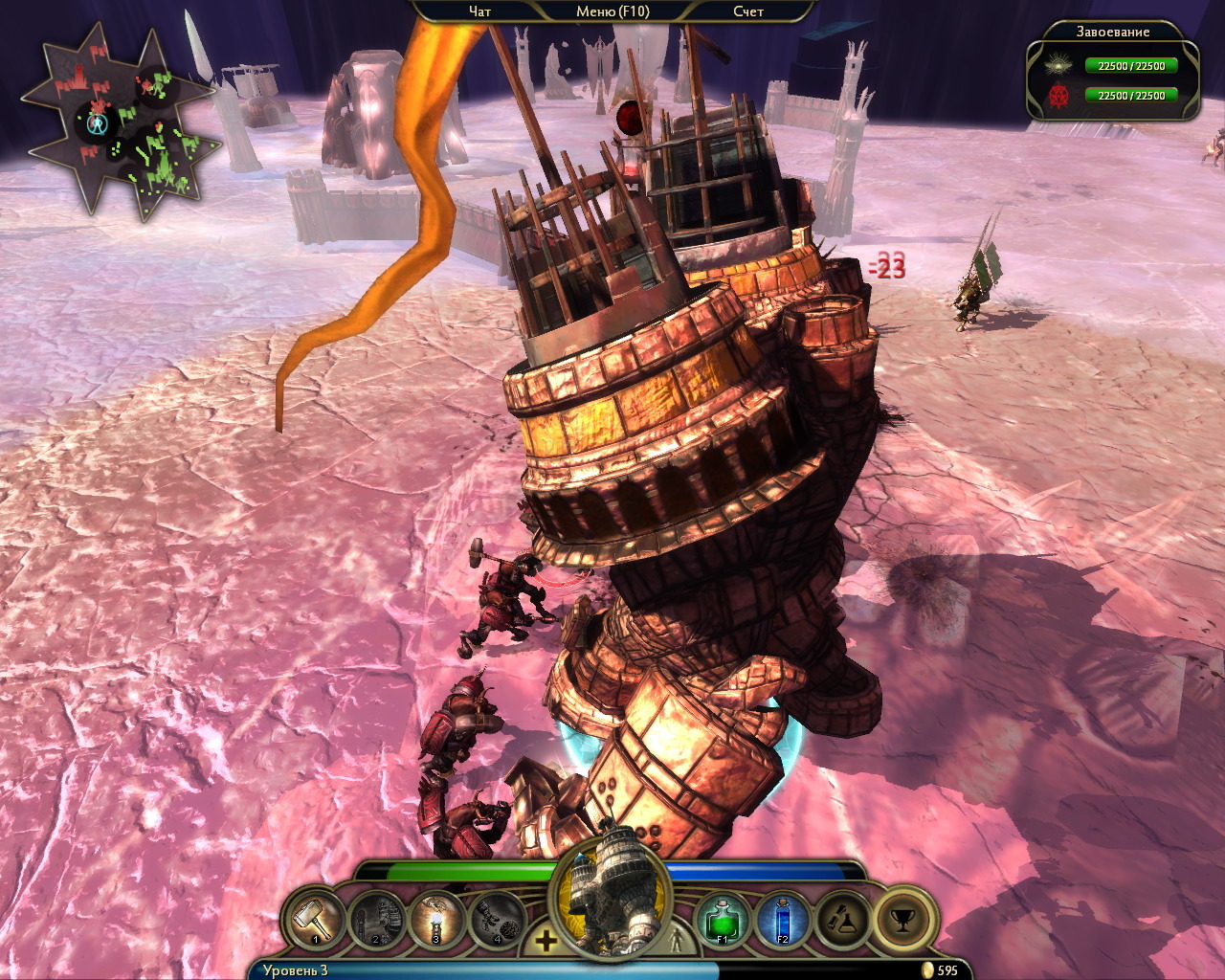Open Меню (F10) at the top
This screenshot has width=1225, height=980.
click(612, 11)
